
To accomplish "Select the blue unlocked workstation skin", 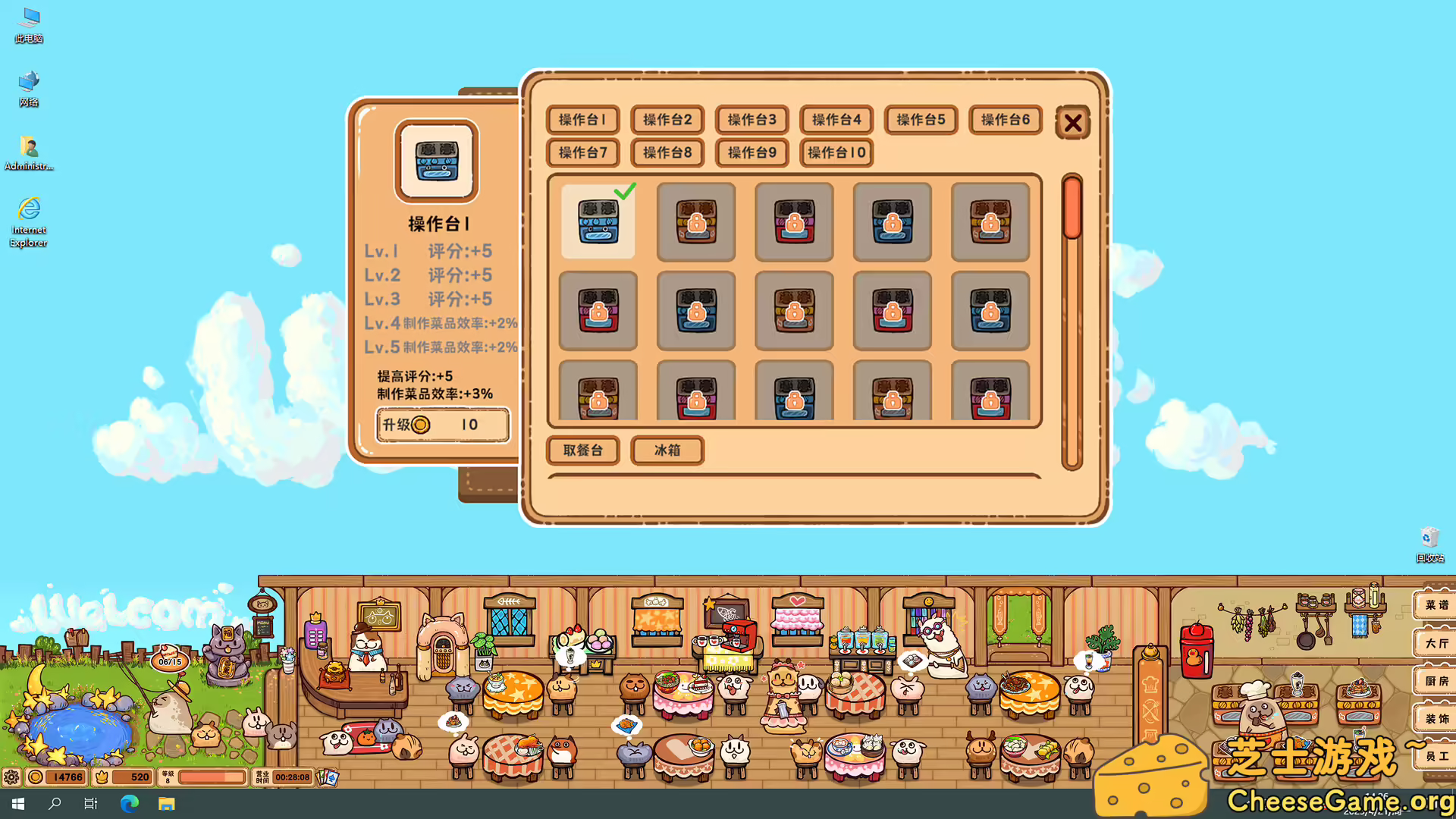I will 598,222.
